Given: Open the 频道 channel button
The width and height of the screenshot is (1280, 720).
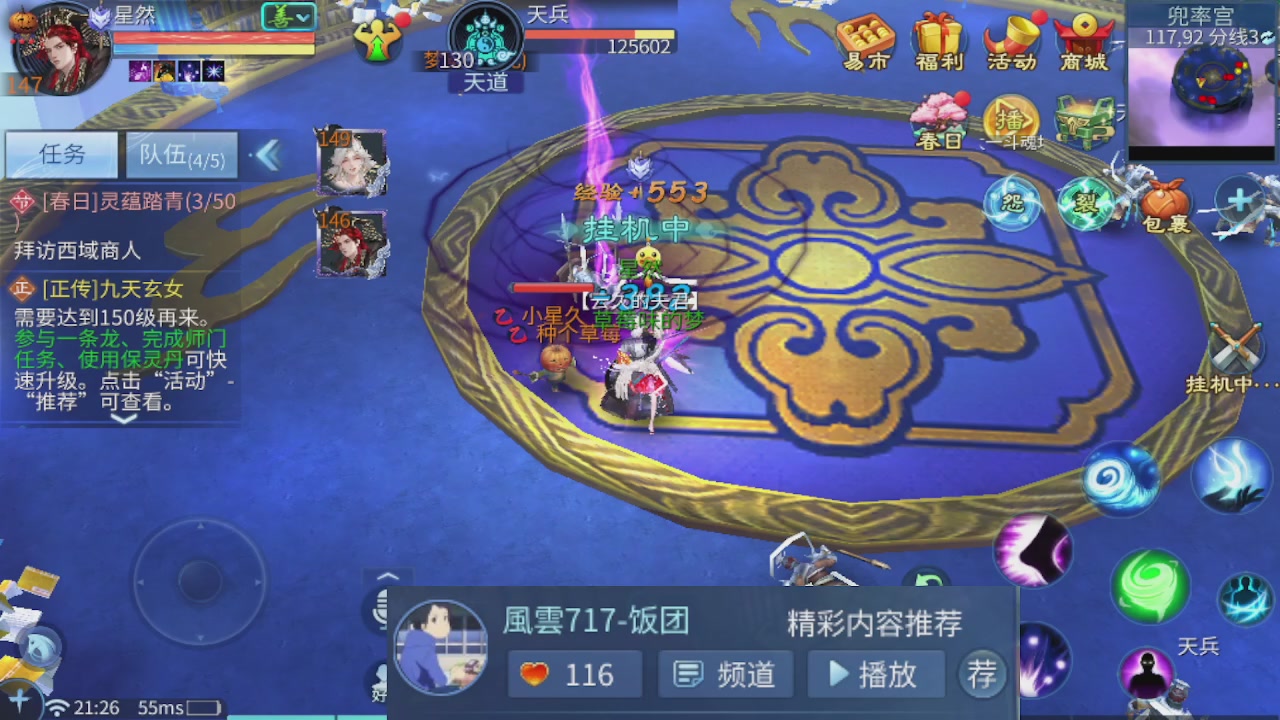Looking at the screenshot, I should pyautogui.click(x=724, y=674).
